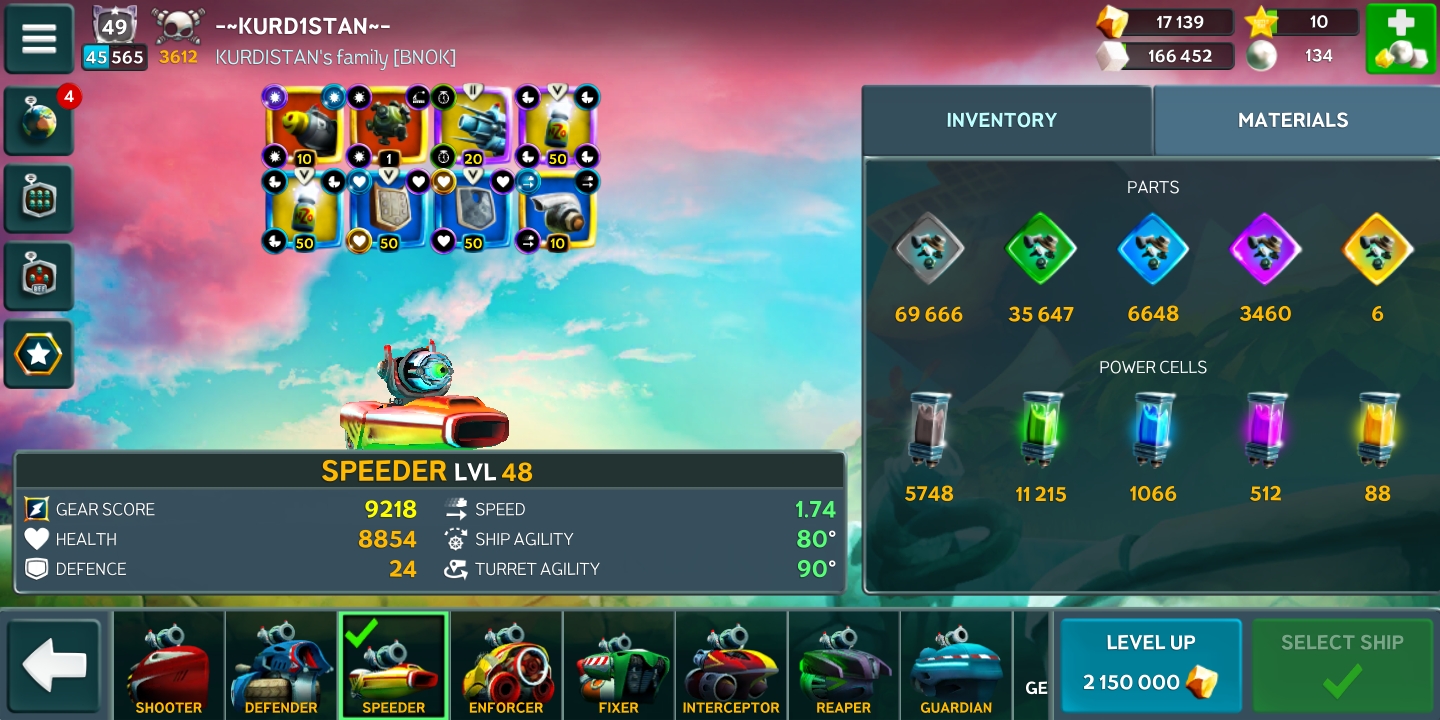Tap the purple epic parts icon
Viewport: 1440px width, 720px height.
(x=1265, y=249)
